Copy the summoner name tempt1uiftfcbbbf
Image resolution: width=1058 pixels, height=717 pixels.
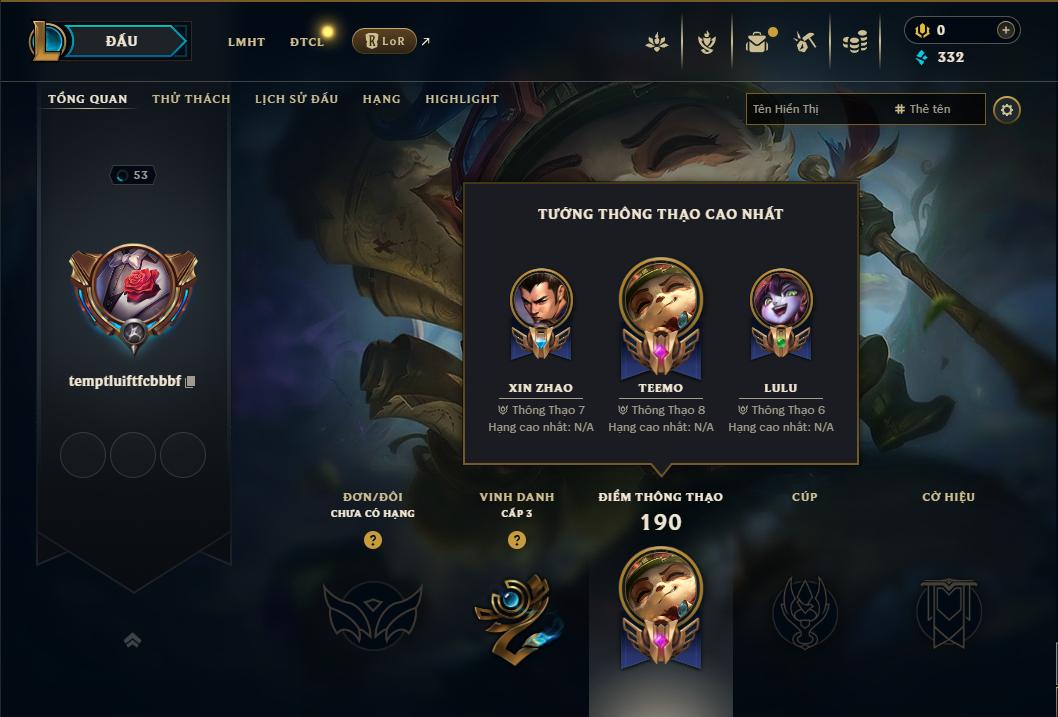tap(190, 381)
